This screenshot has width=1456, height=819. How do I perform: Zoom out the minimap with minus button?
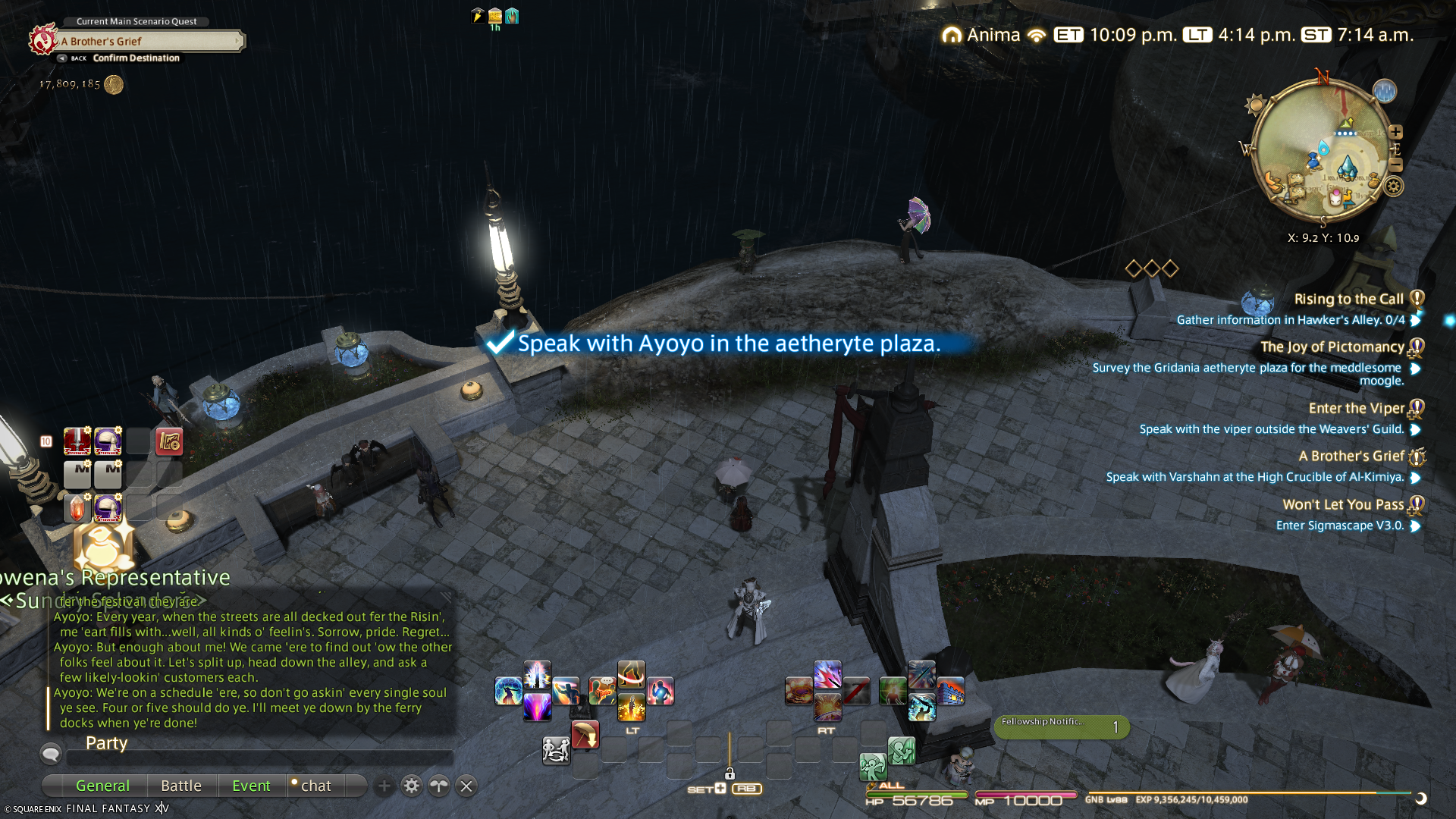1395,165
